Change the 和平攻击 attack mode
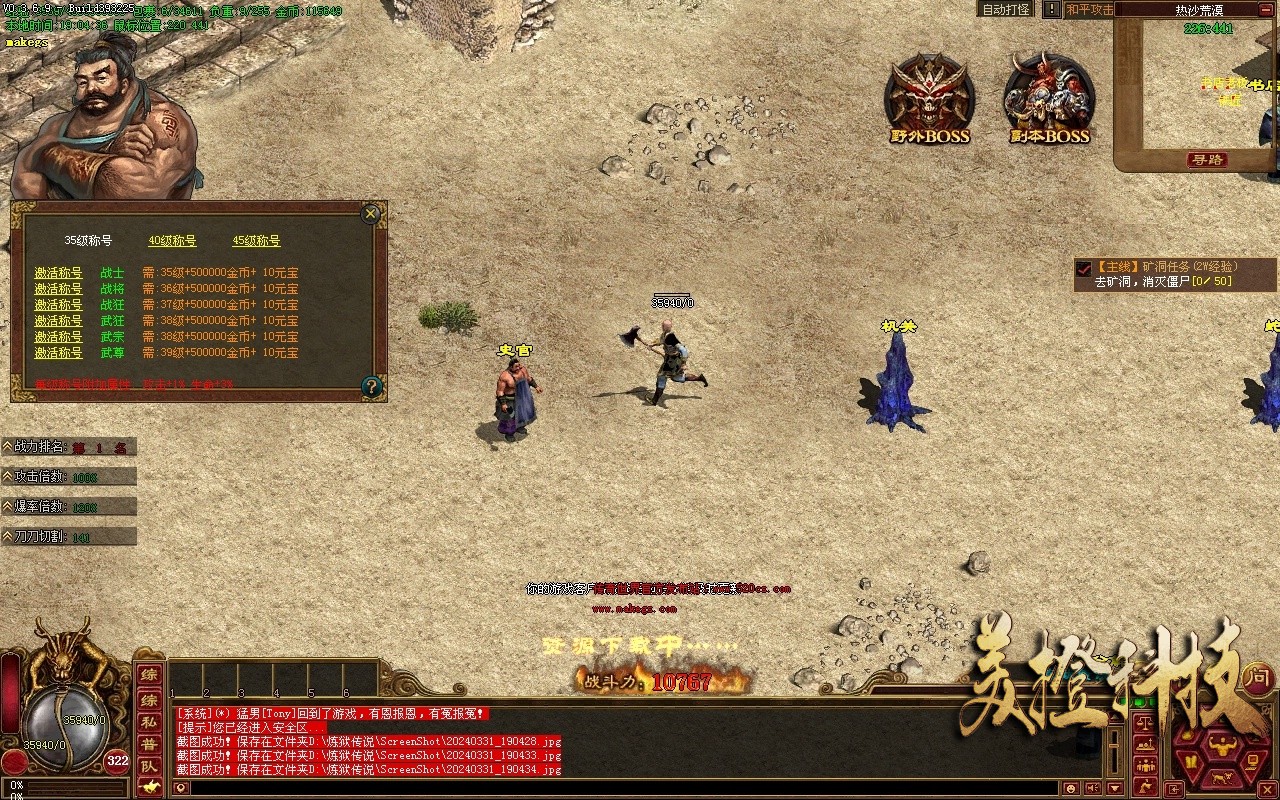Viewport: 1280px width, 800px height. [x=1089, y=9]
